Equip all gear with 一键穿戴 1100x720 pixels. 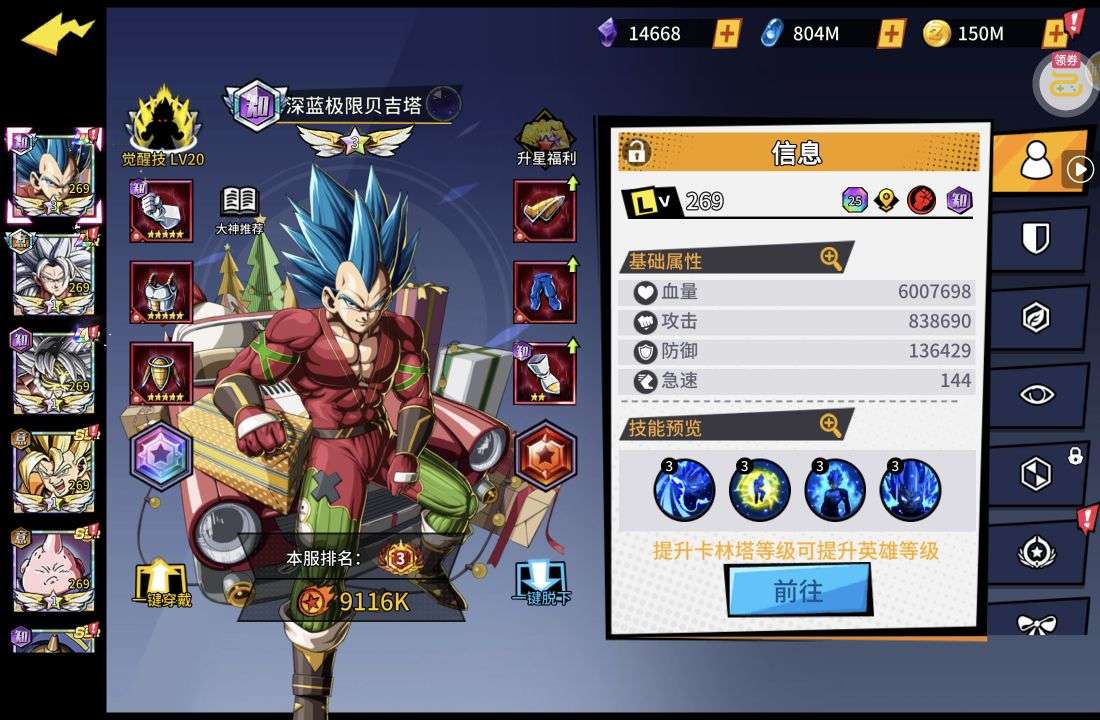(x=162, y=583)
